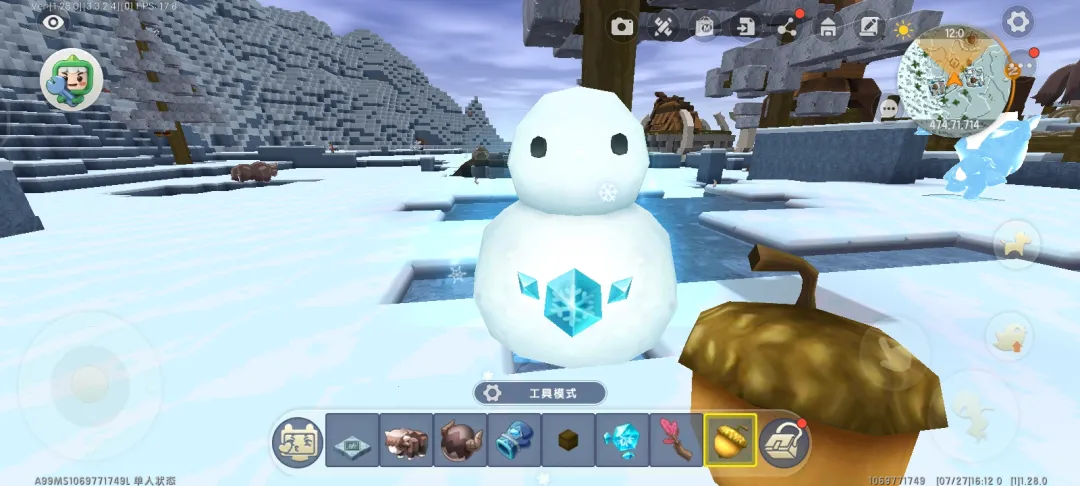Select the horned helmet hotbar slot
The width and height of the screenshot is (1080, 486).
pos(460,440)
